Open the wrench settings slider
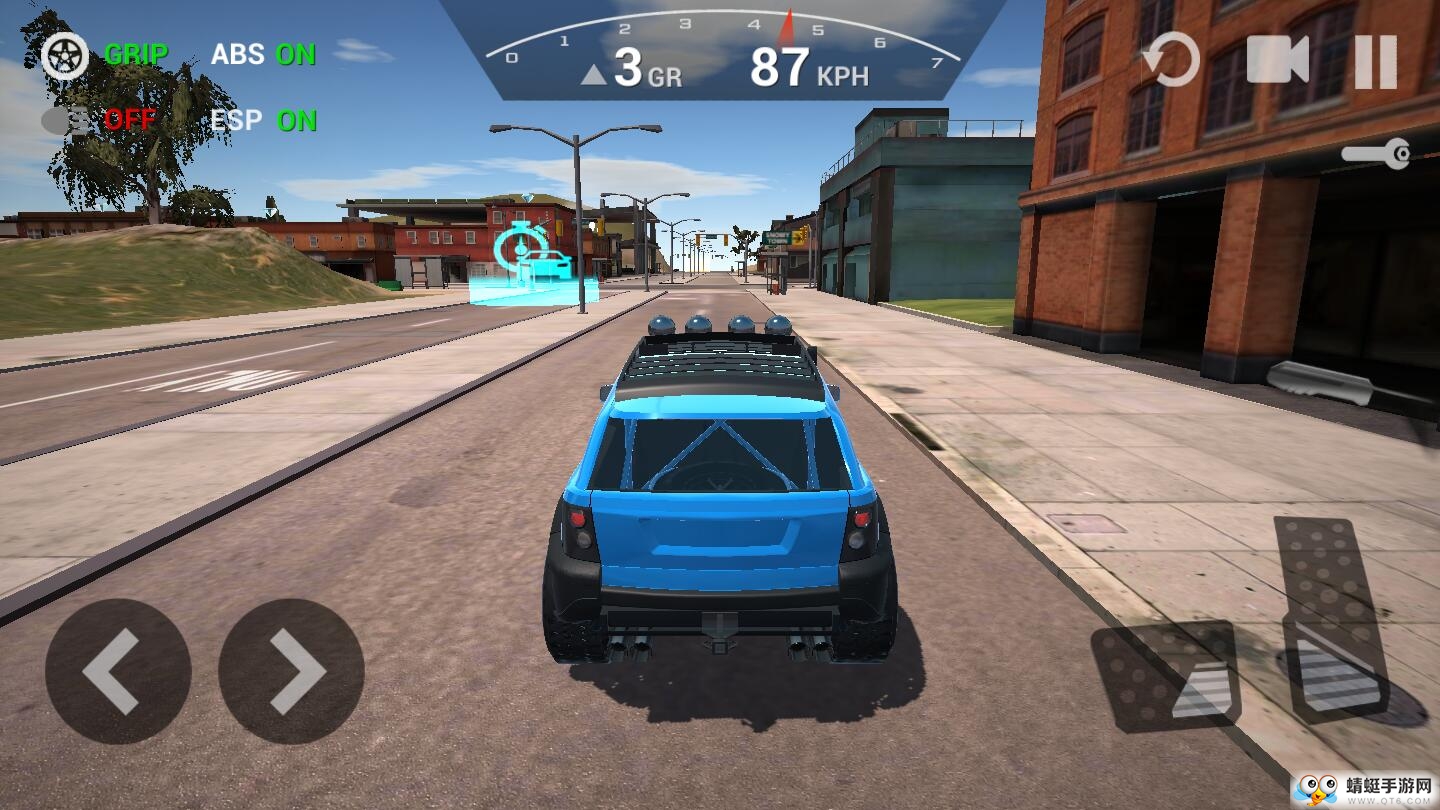This screenshot has height=810, width=1440. point(1376,154)
